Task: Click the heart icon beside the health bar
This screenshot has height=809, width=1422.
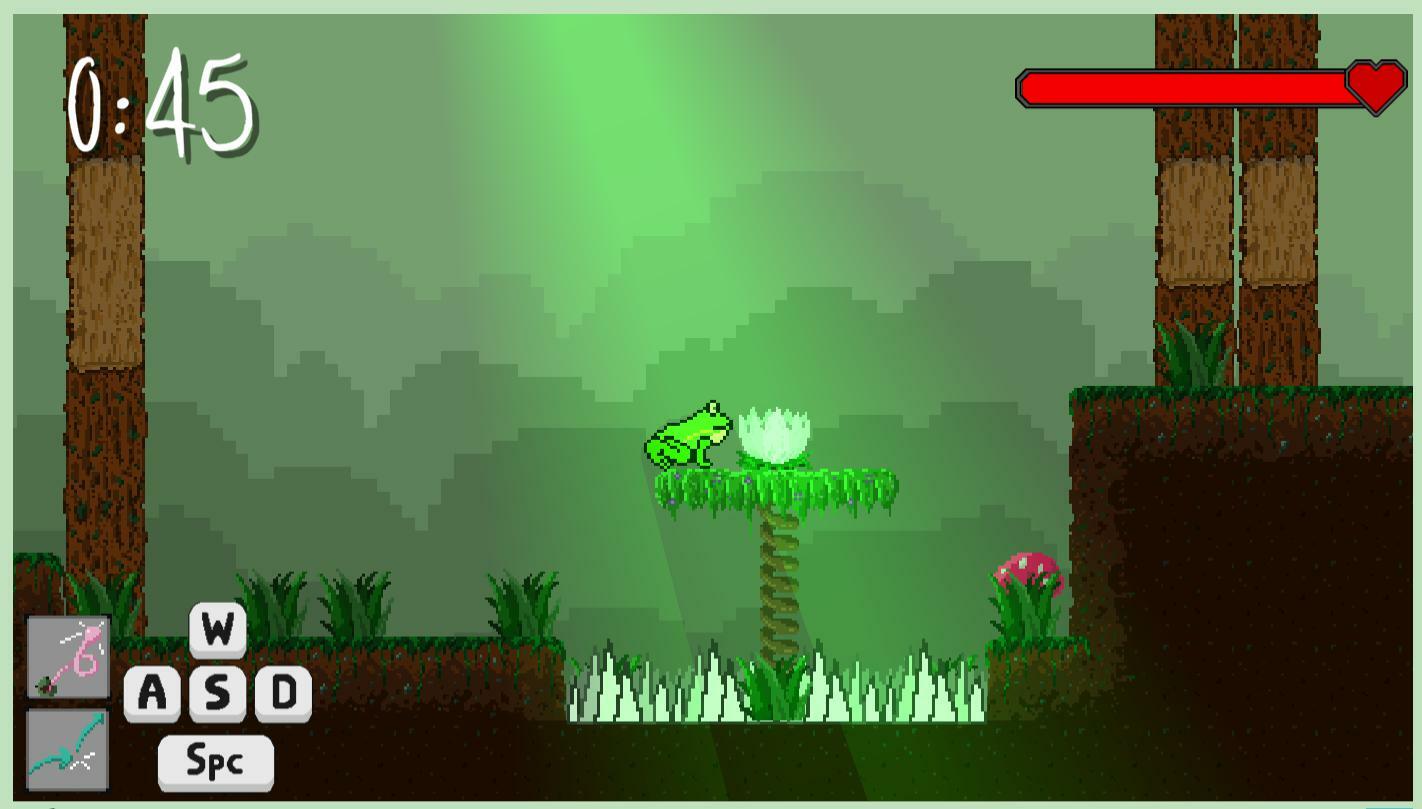Action: tap(1375, 89)
